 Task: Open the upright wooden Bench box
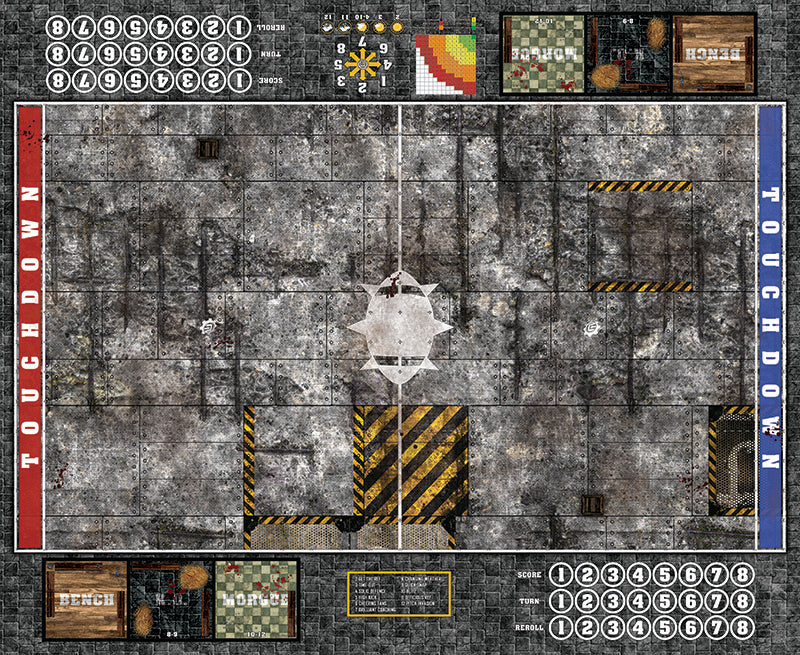click(86, 598)
